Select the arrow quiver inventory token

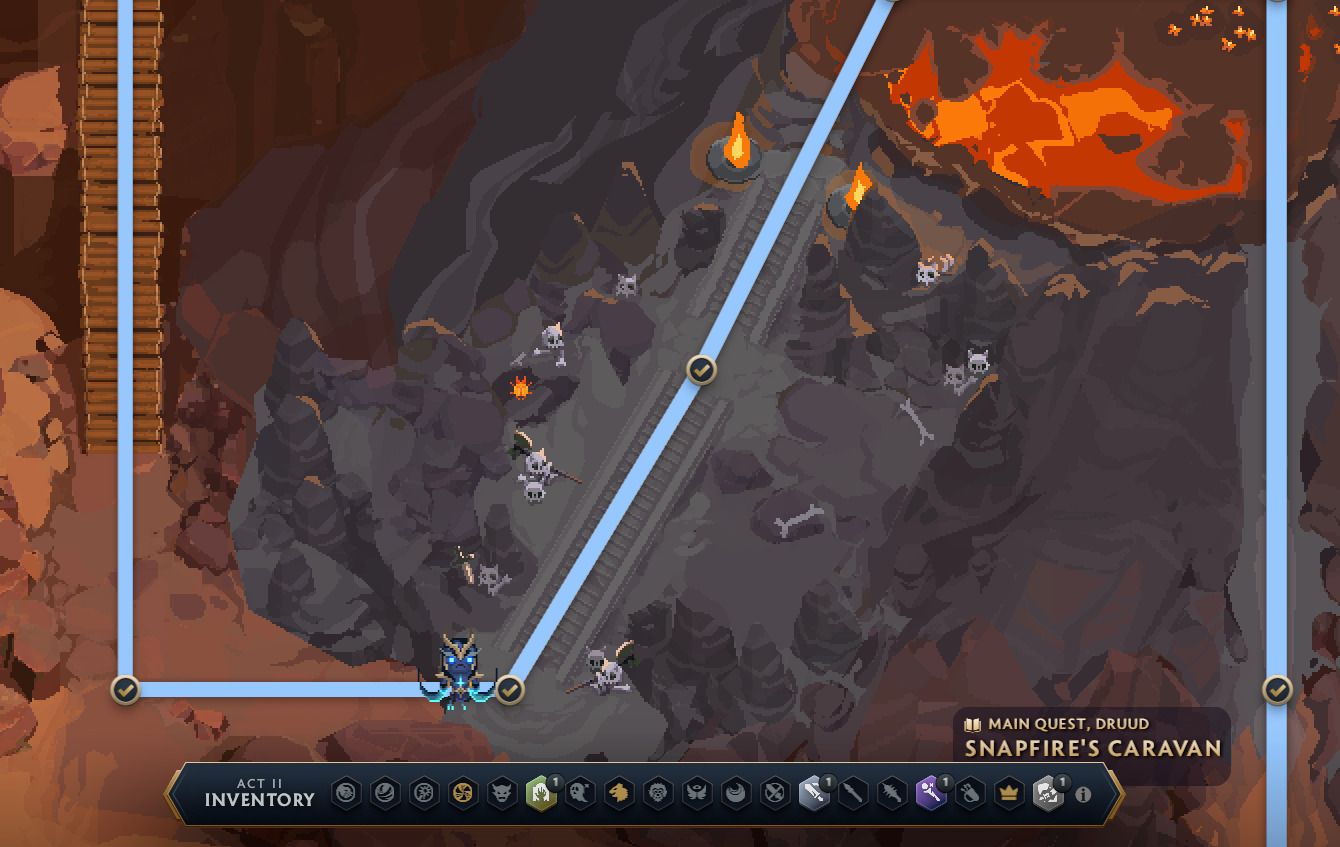click(x=970, y=795)
